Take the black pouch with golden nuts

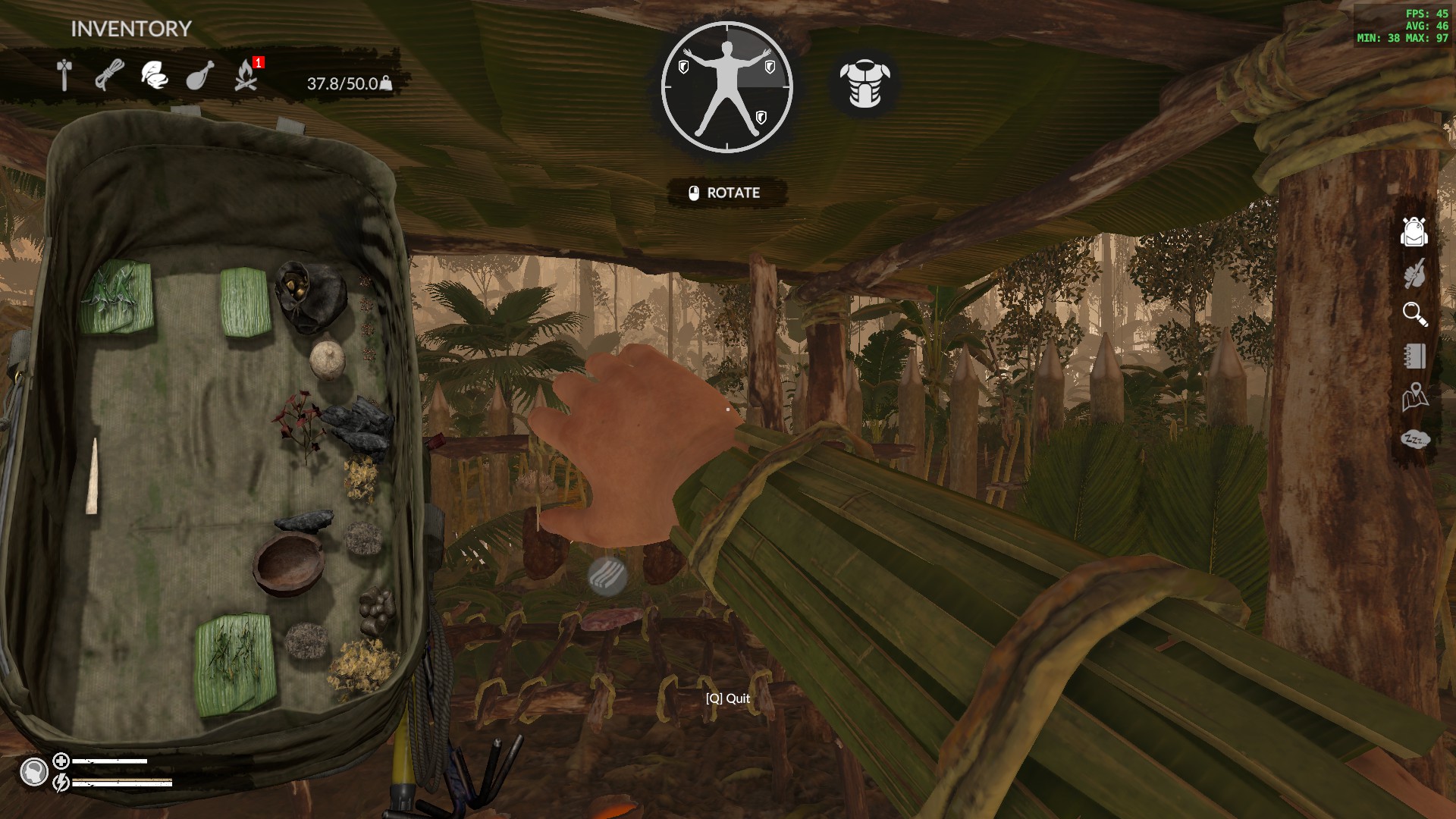[x=309, y=297]
